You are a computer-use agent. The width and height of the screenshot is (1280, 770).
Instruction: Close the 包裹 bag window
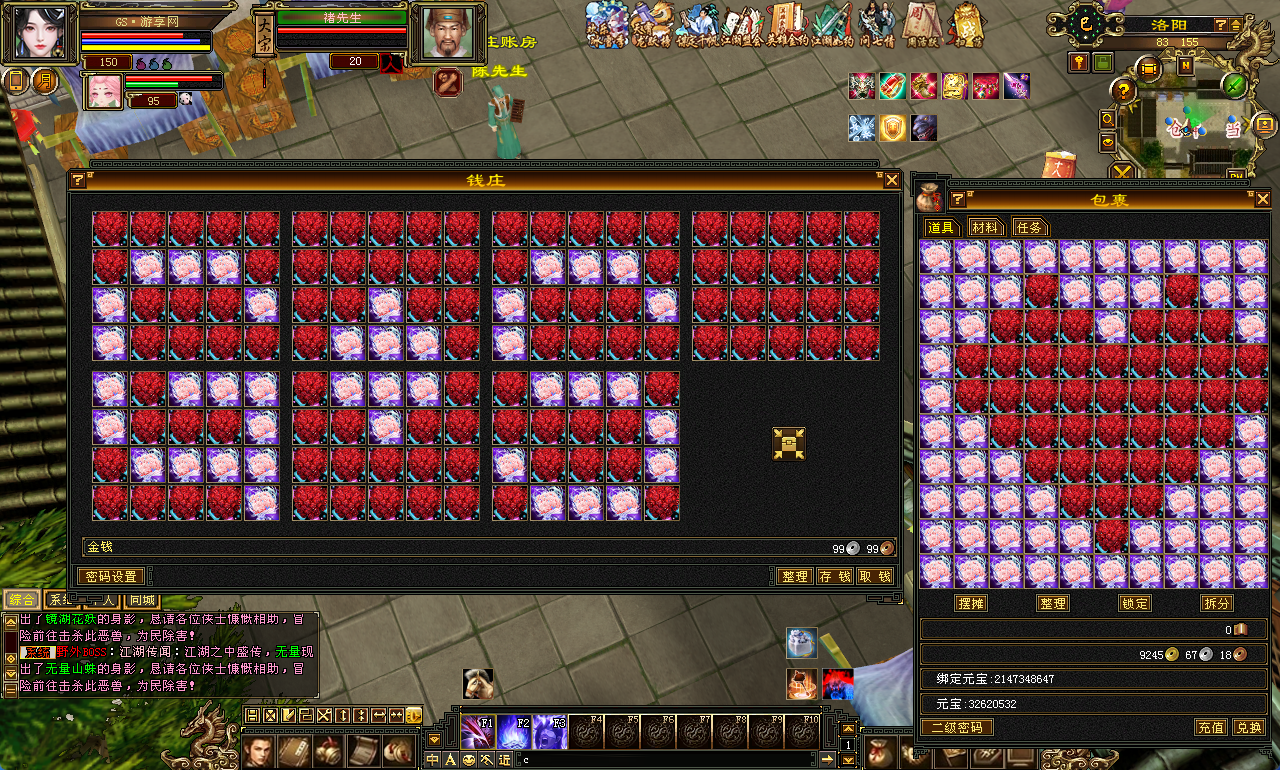(1262, 198)
